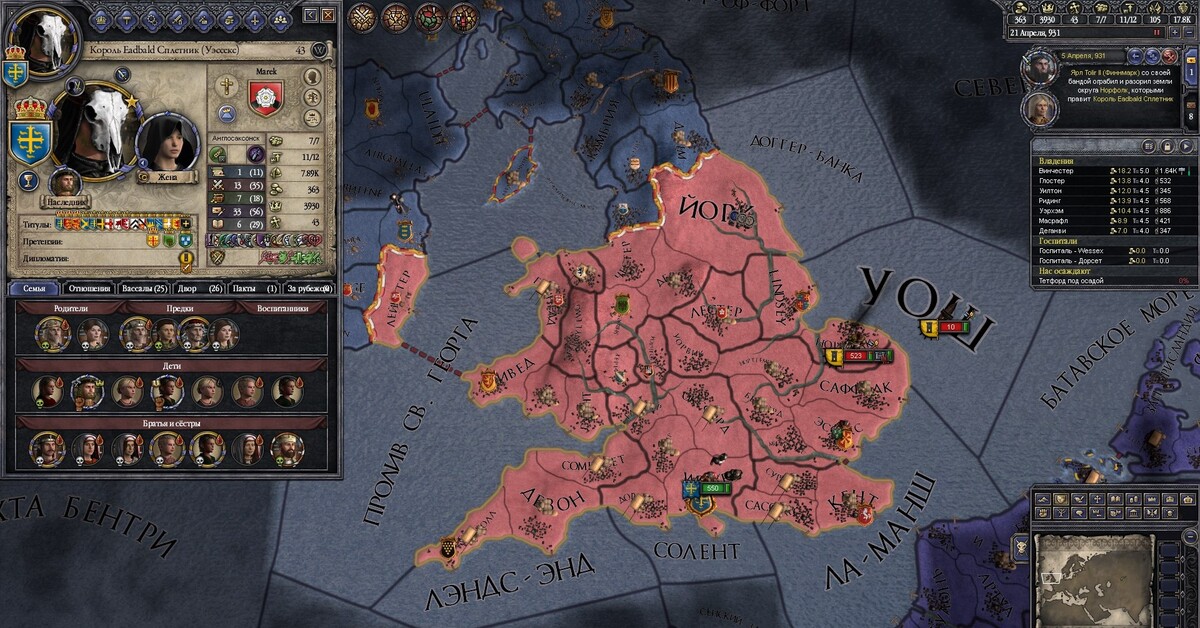Close the character panel with the X button
This screenshot has width=1200, height=628.
[x=327, y=15]
